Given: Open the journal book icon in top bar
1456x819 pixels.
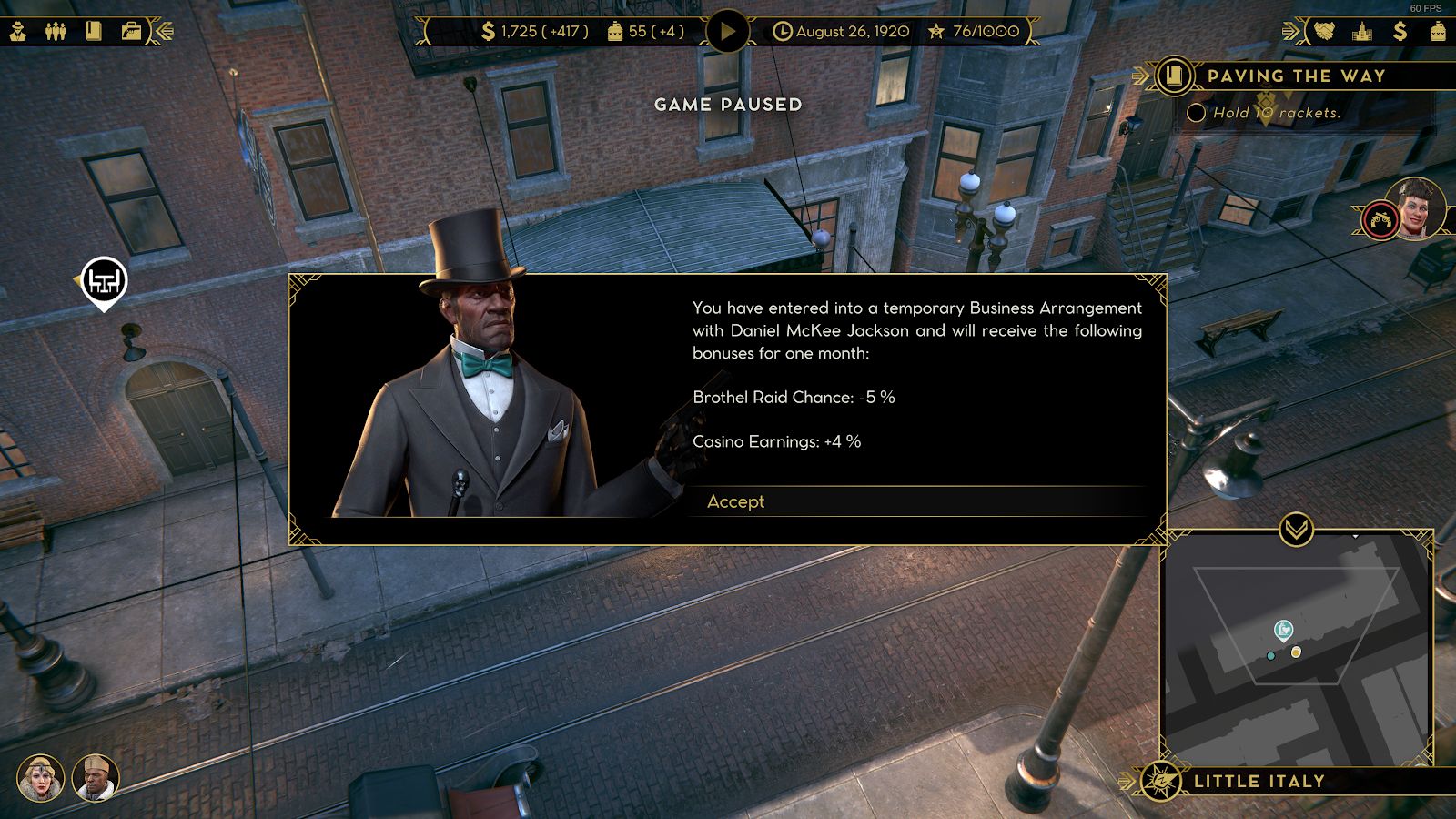Looking at the screenshot, I should pyautogui.click(x=93, y=32).
